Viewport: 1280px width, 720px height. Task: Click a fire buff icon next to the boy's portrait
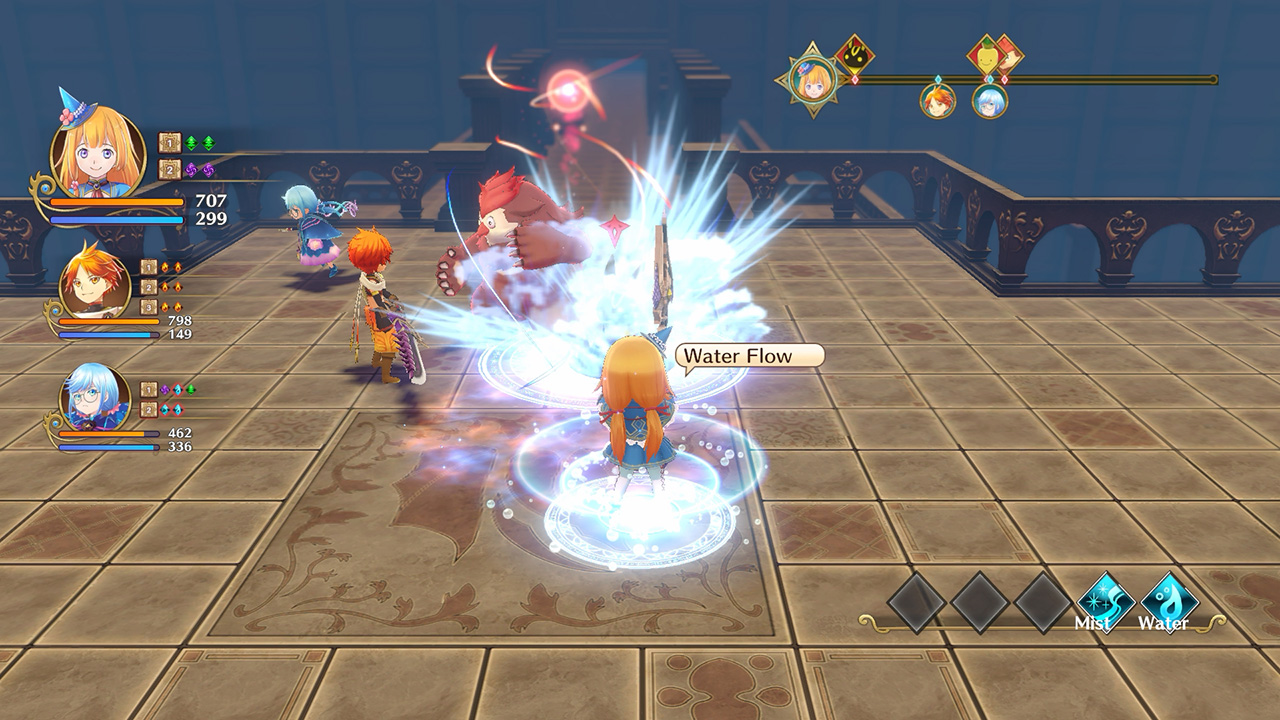tap(167, 264)
